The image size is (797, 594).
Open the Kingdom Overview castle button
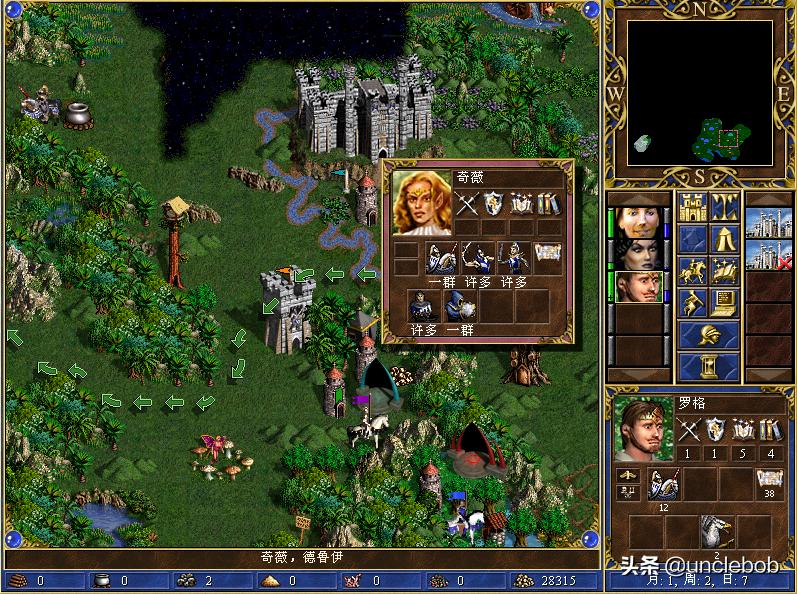tap(692, 207)
